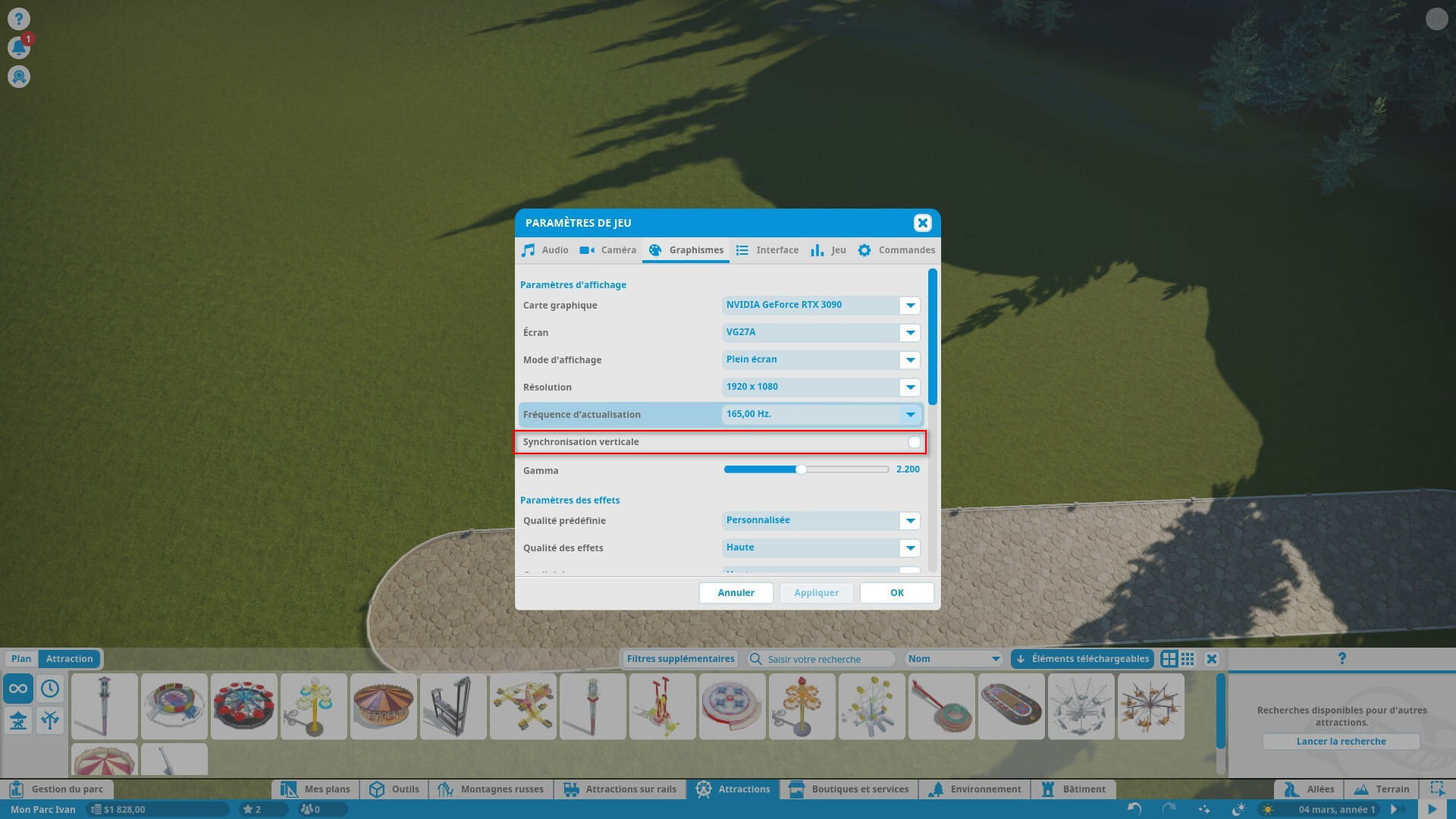Expand the Mode d'affichage dropdown
The height and width of the screenshot is (819, 1456).
tap(910, 360)
